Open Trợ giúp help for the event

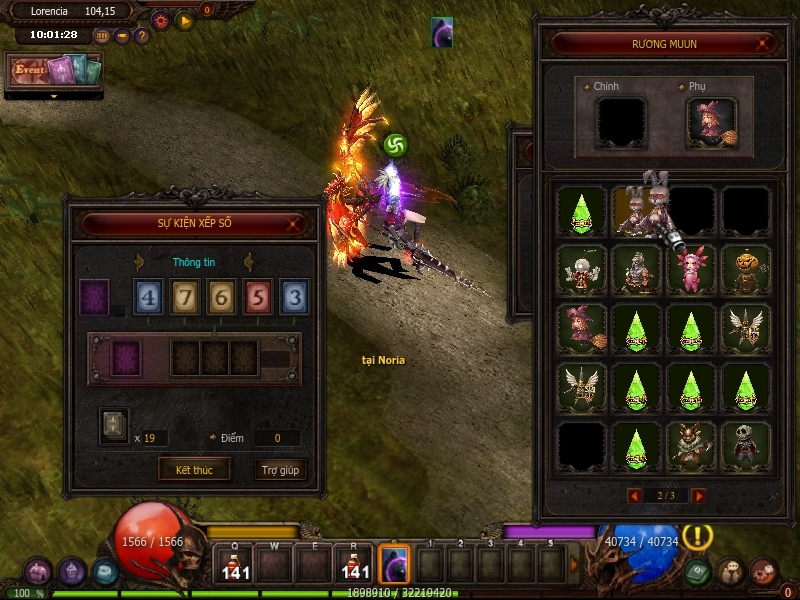pos(281,469)
